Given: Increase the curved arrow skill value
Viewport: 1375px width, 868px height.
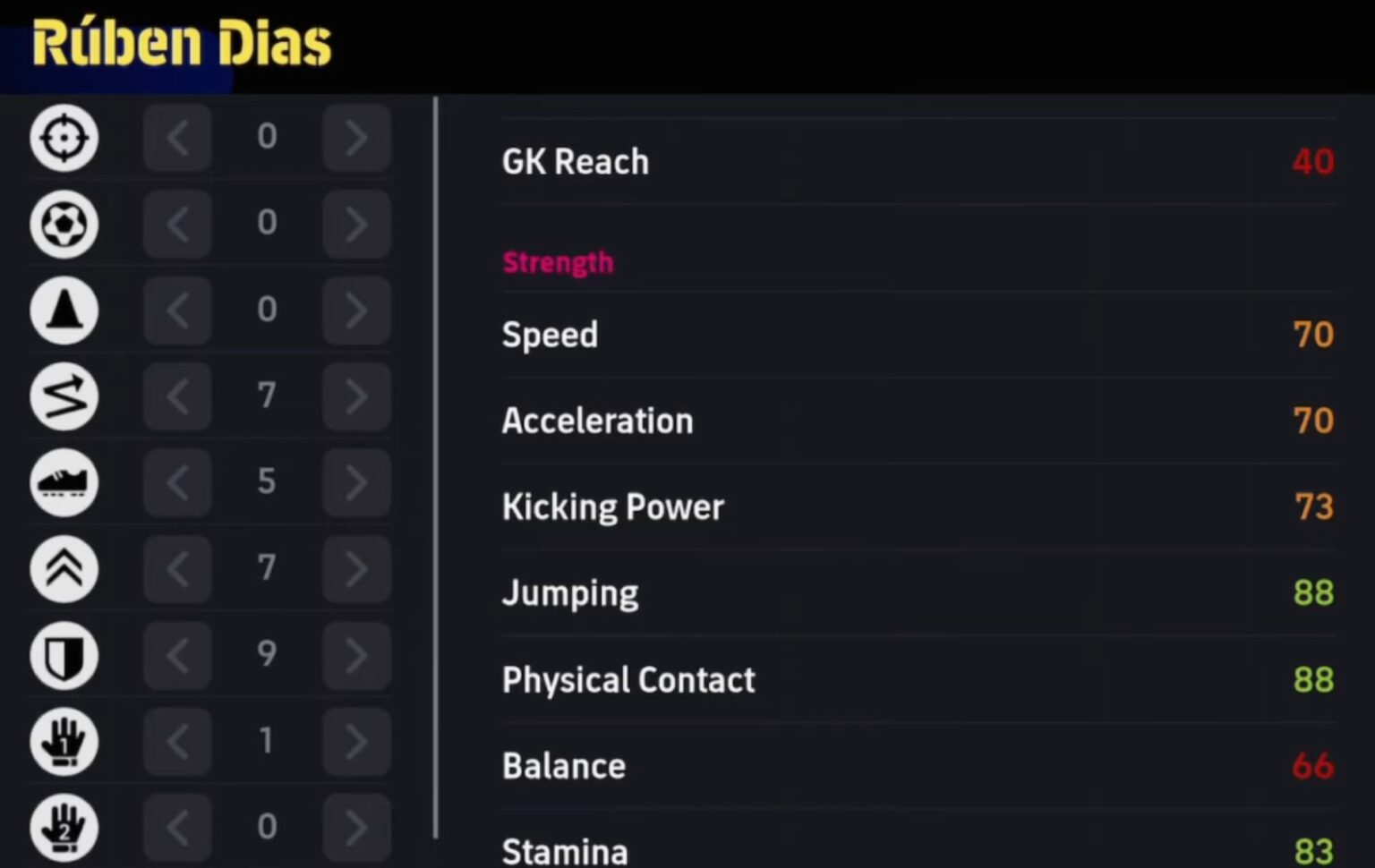Looking at the screenshot, I should pyautogui.click(x=356, y=396).
